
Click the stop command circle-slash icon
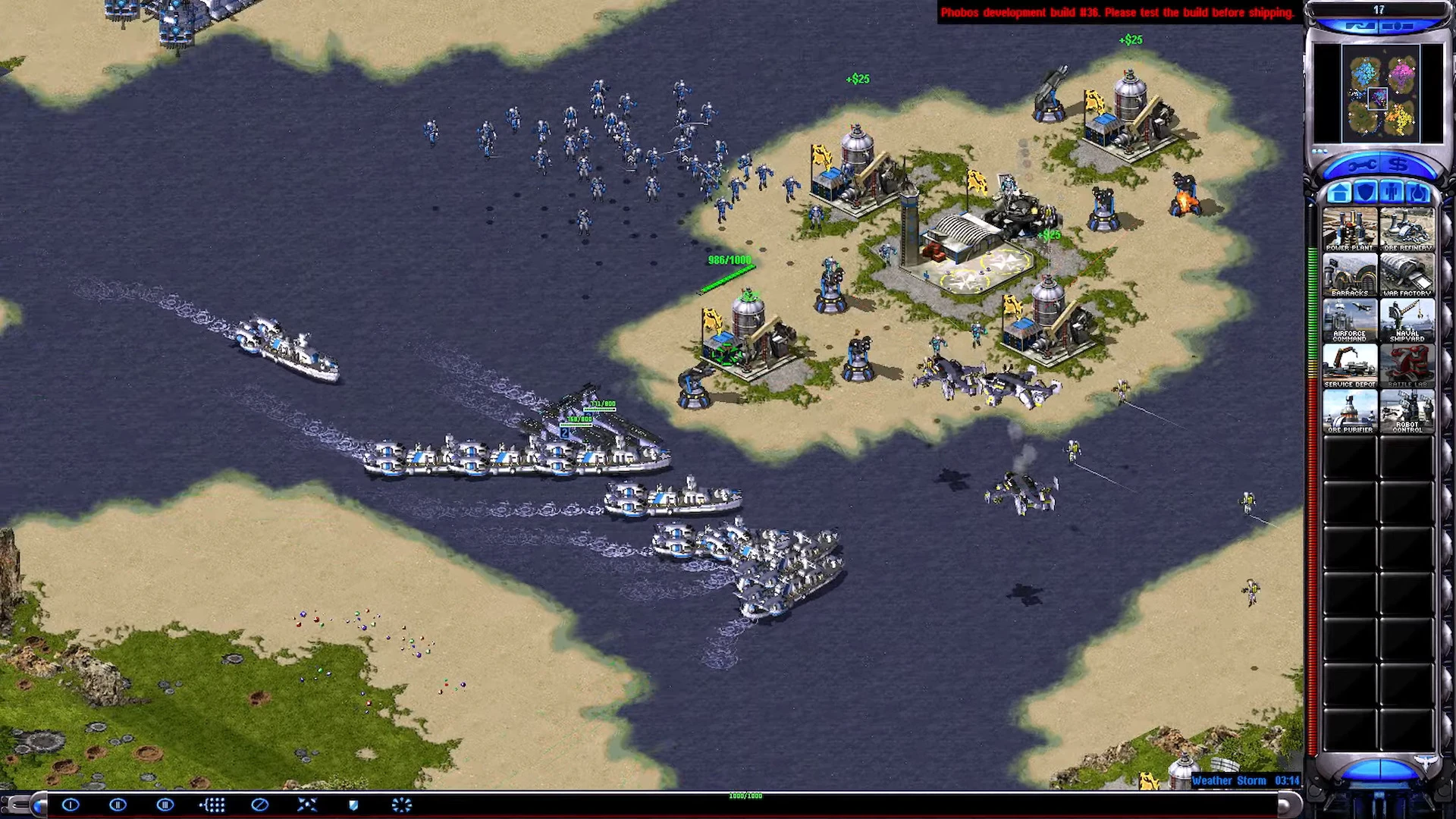pyautogui.click(x=259, y=805)
